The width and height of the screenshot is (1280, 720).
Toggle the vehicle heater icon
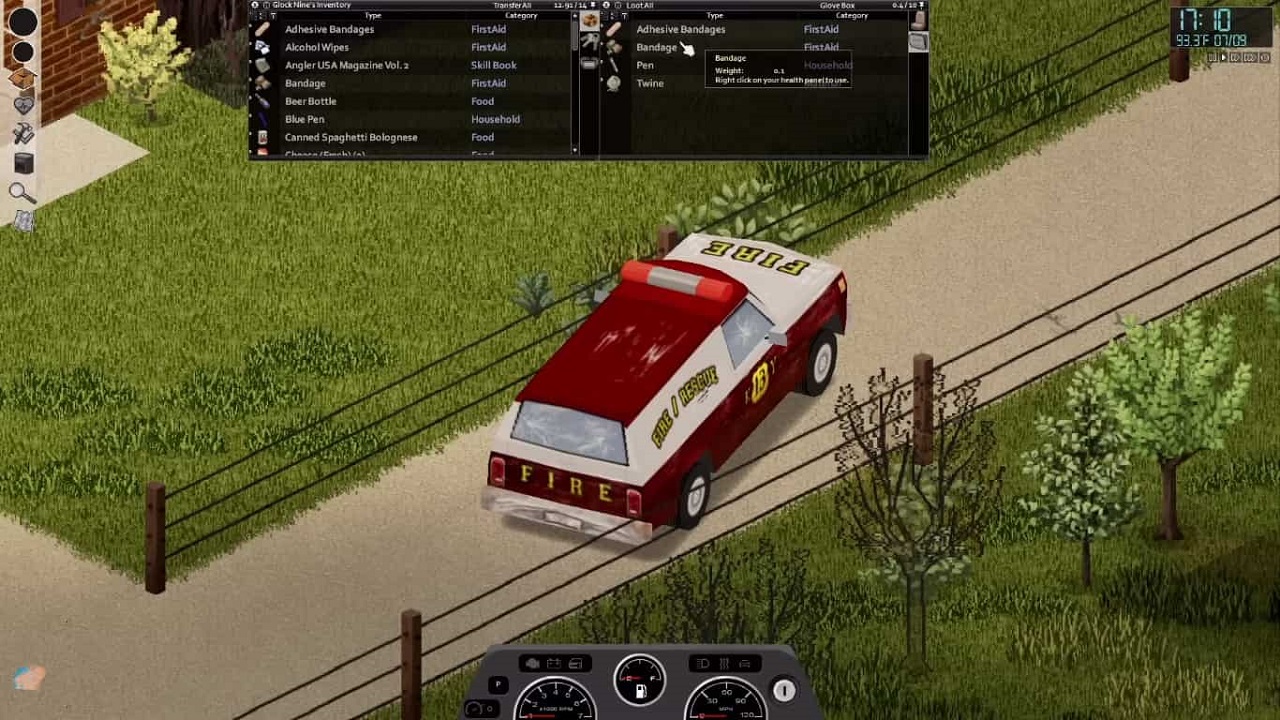click(x=724, y=663)
